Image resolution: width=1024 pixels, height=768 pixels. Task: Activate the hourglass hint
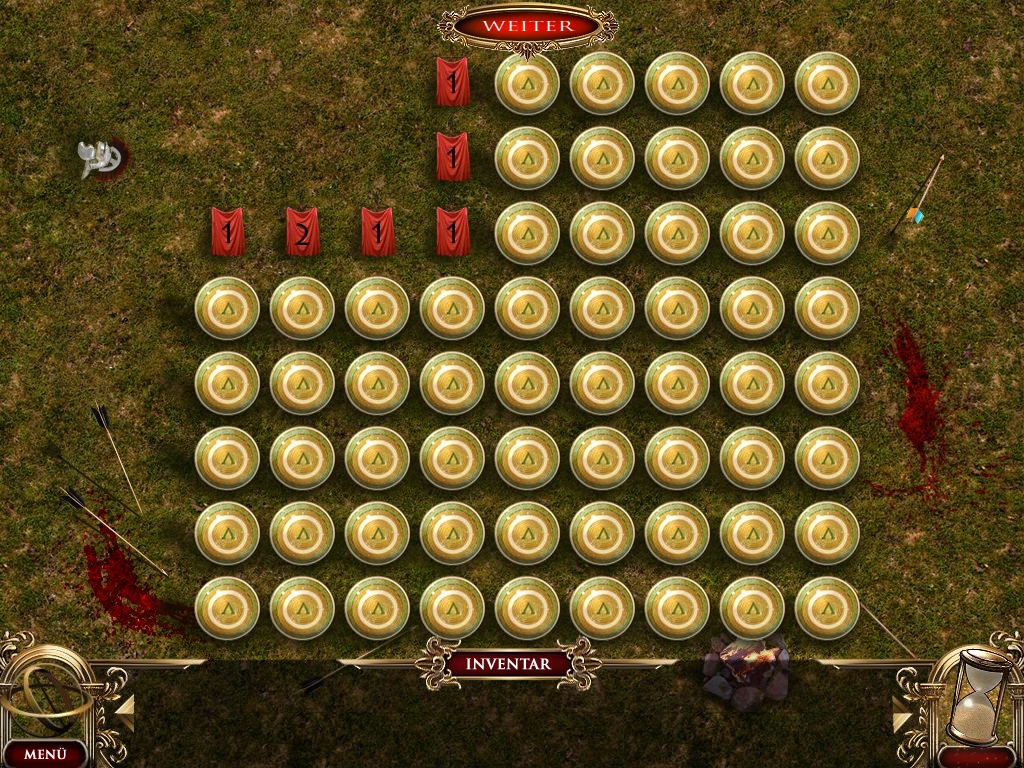[978, 695]
